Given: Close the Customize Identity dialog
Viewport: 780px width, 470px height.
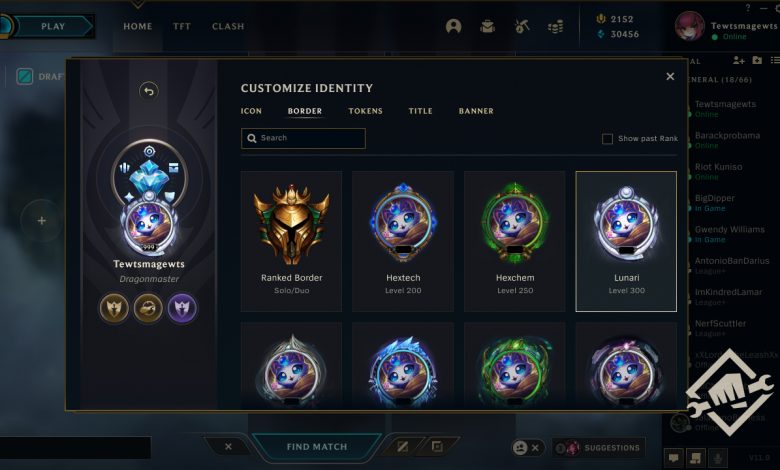Looking at the screenshot, I should 670,76.
